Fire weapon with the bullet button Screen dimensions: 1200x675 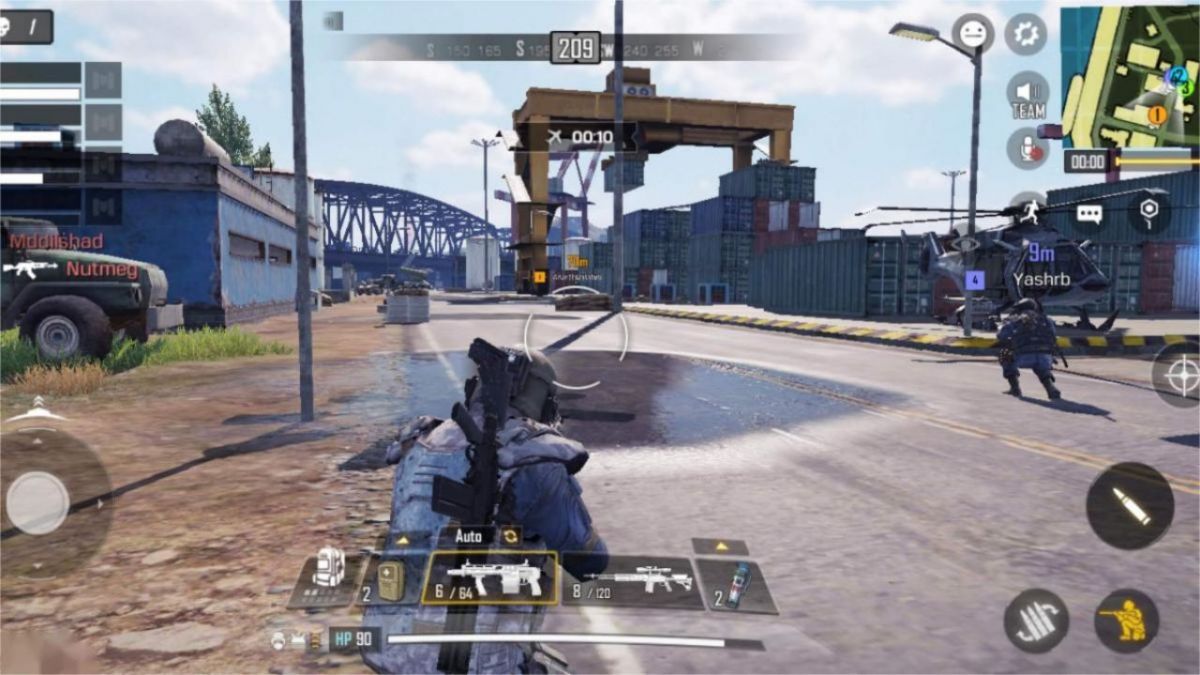tap(1130, 505)
